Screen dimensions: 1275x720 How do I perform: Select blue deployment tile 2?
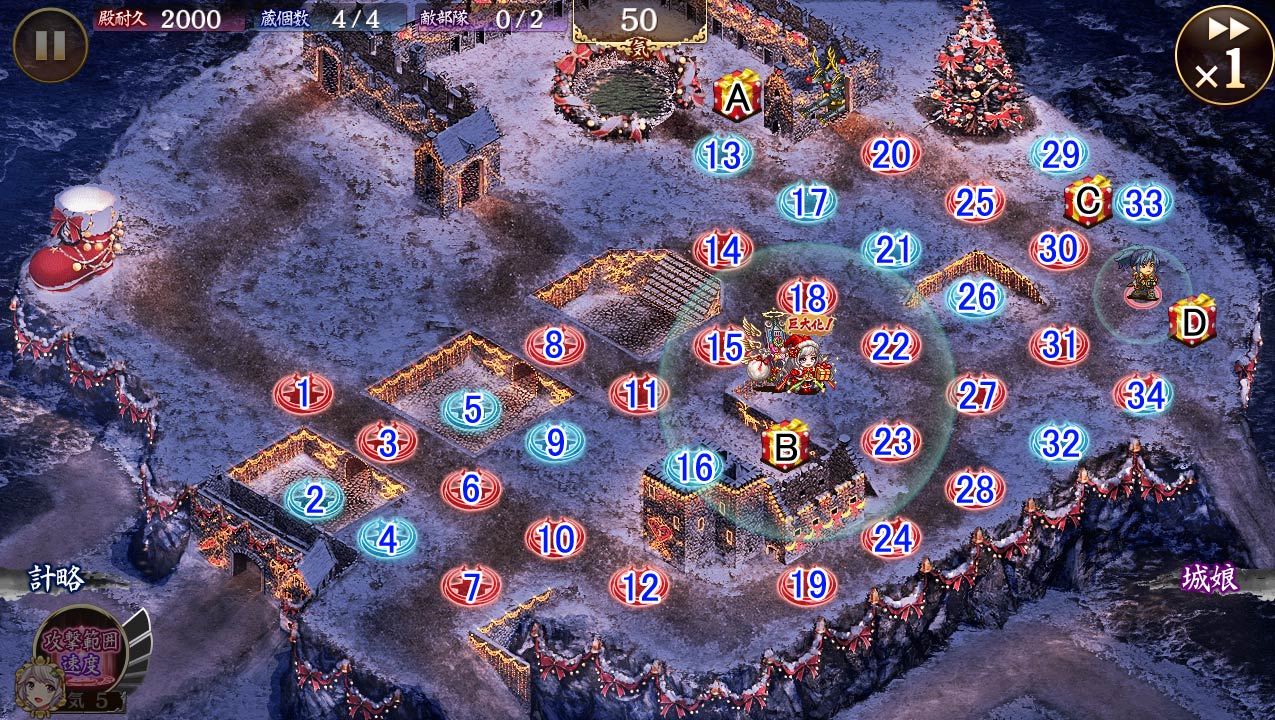click(315, 500)
